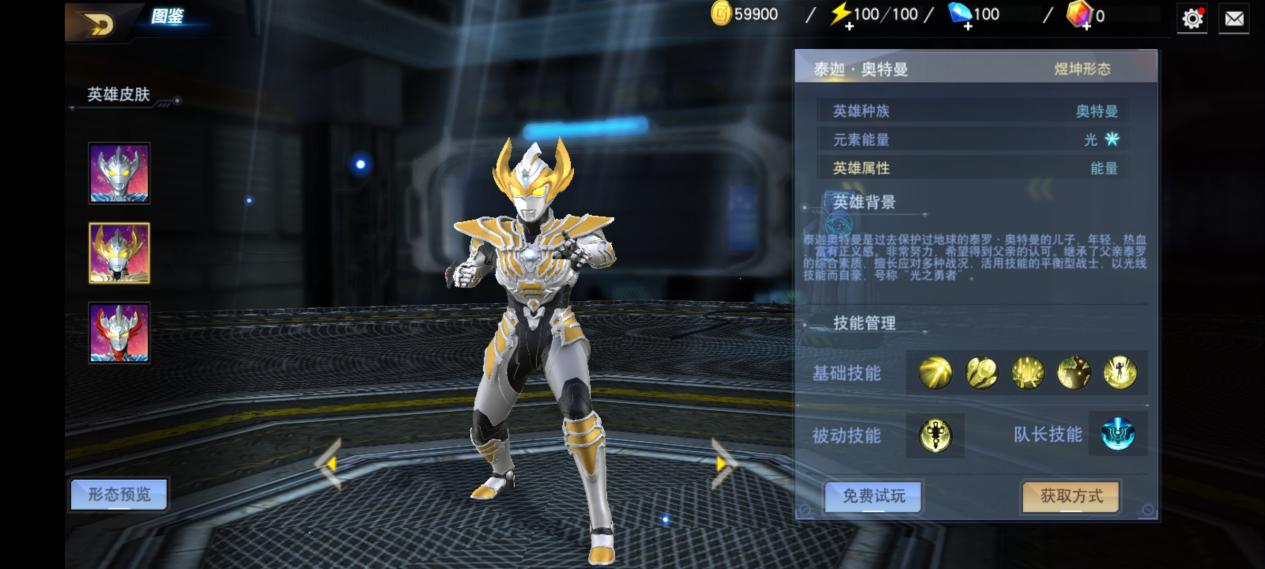1265x569 pixels.
Task: Show the next hero with right arrow
Action: point(722,463)
